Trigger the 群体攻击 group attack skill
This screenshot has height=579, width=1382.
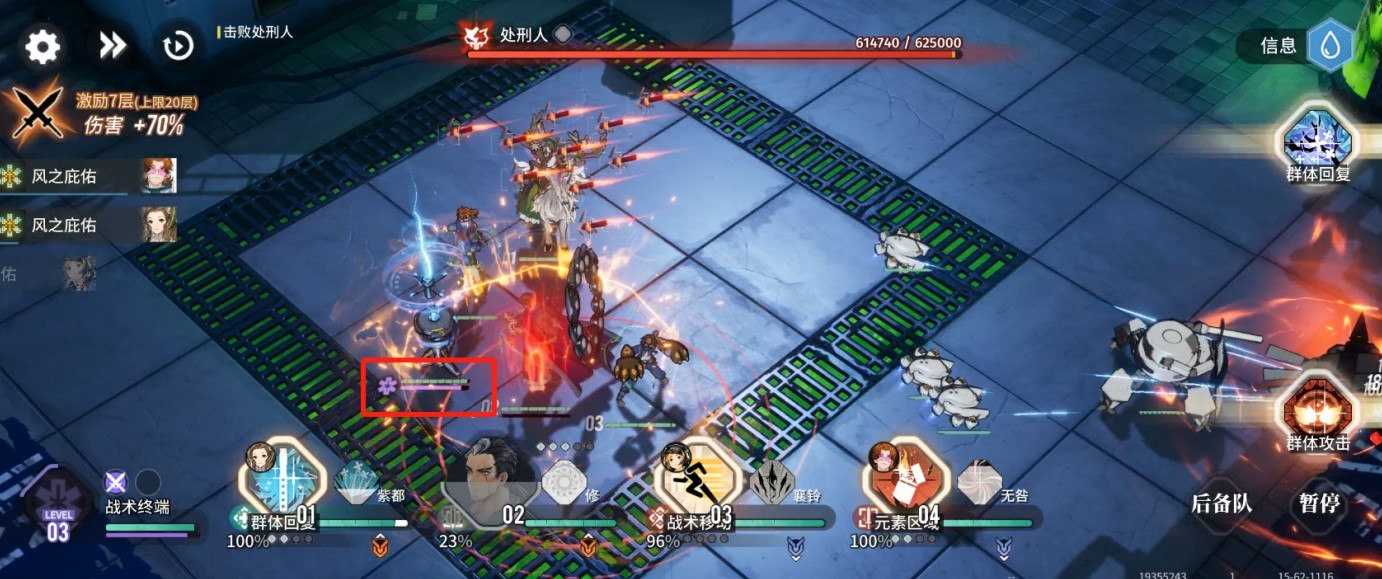click(x=1317, y=410)
